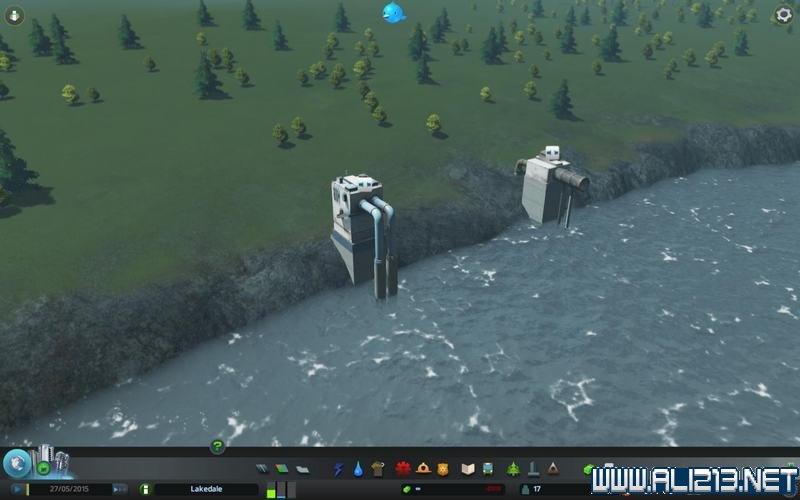Open the police shield menu

pos(441,468)
